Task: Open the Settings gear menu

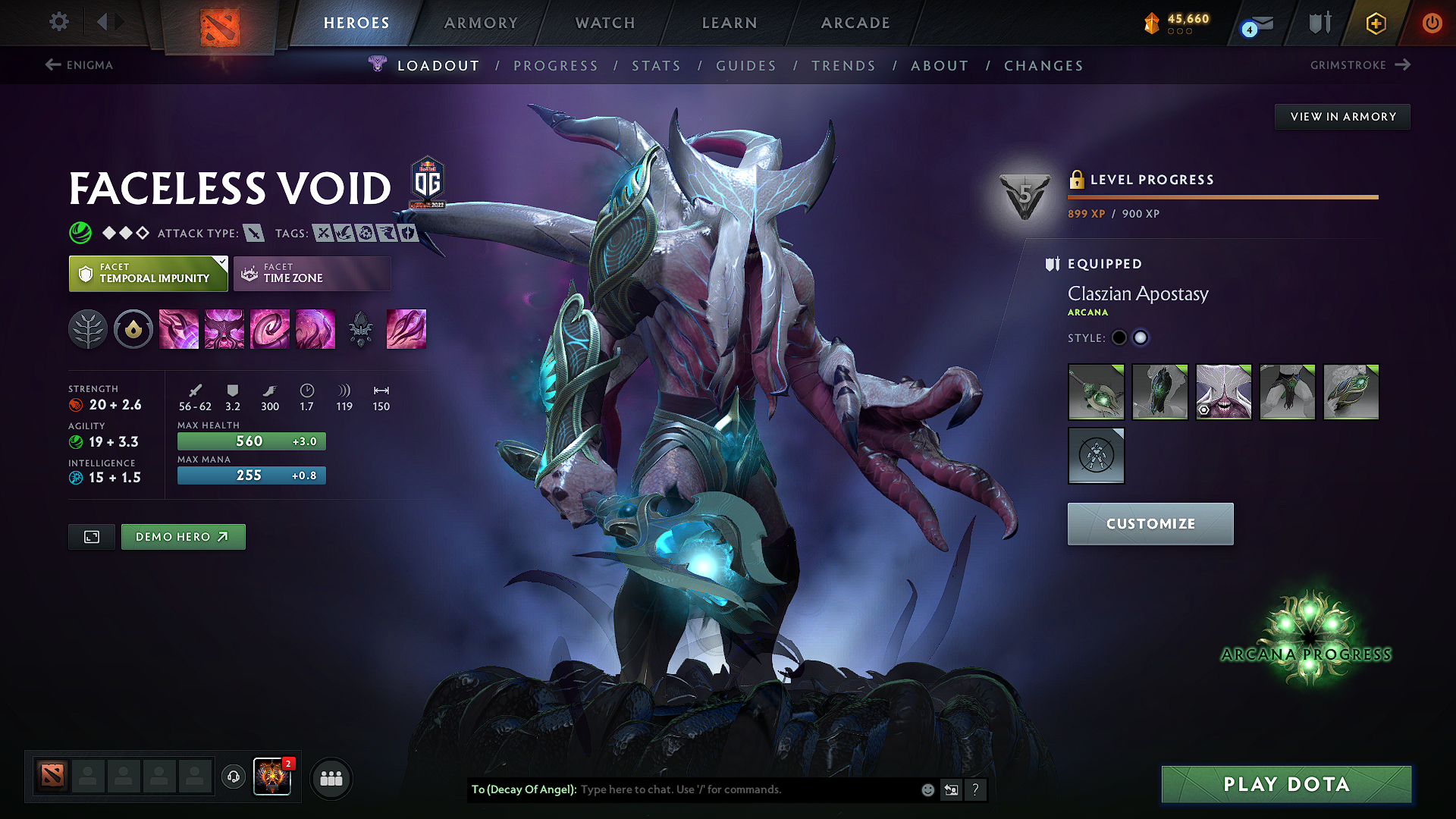Action: 58,22
